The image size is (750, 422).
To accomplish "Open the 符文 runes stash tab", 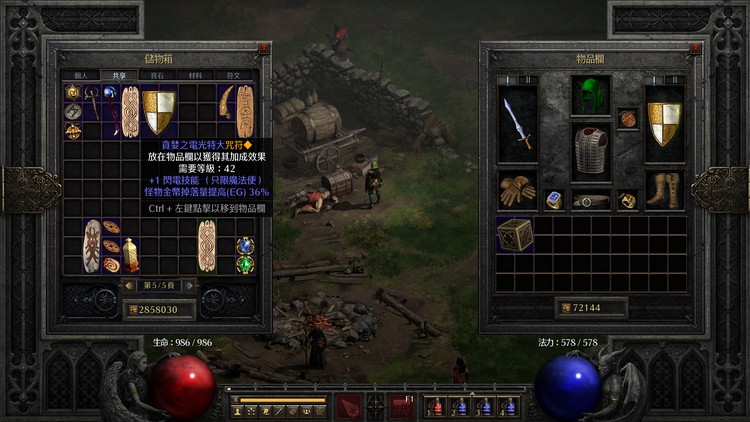I will [x=234, y=75].
